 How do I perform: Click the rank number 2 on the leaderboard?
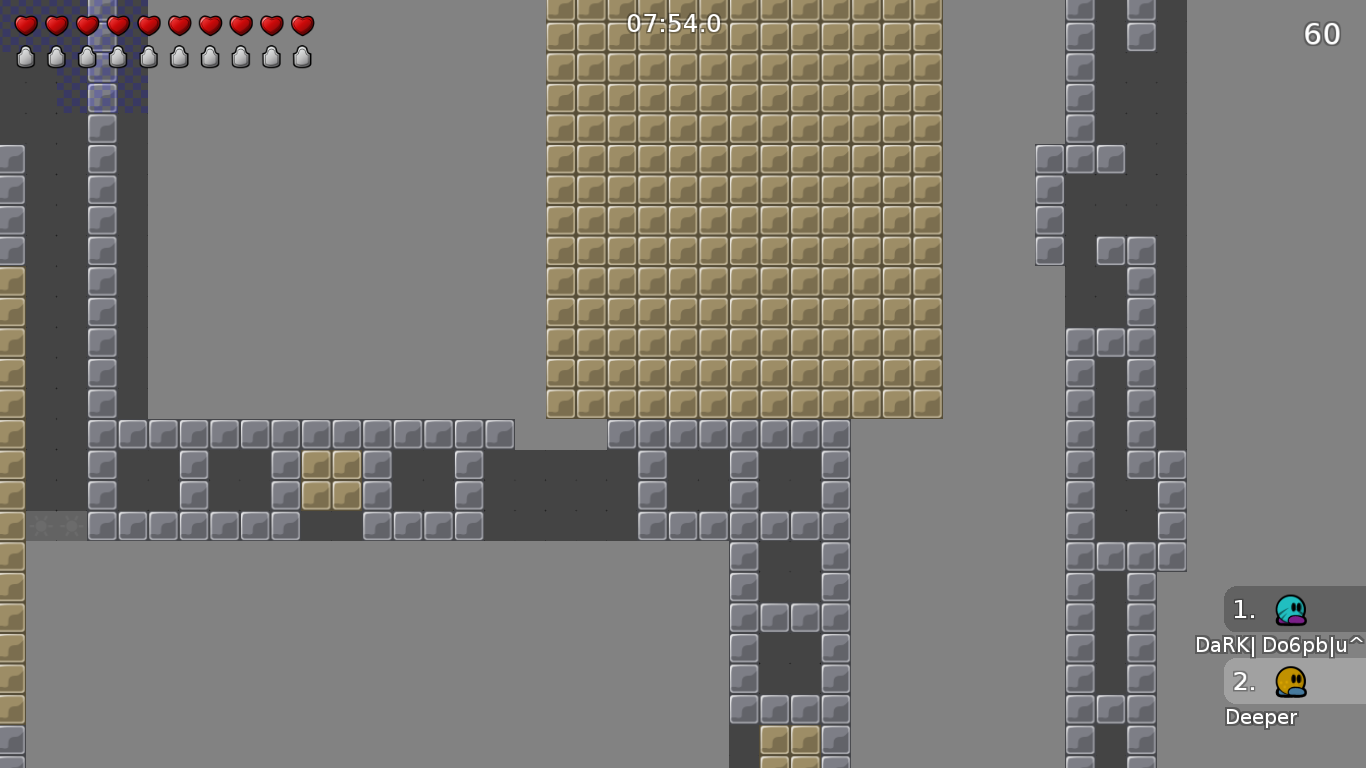pos(1243,681)
